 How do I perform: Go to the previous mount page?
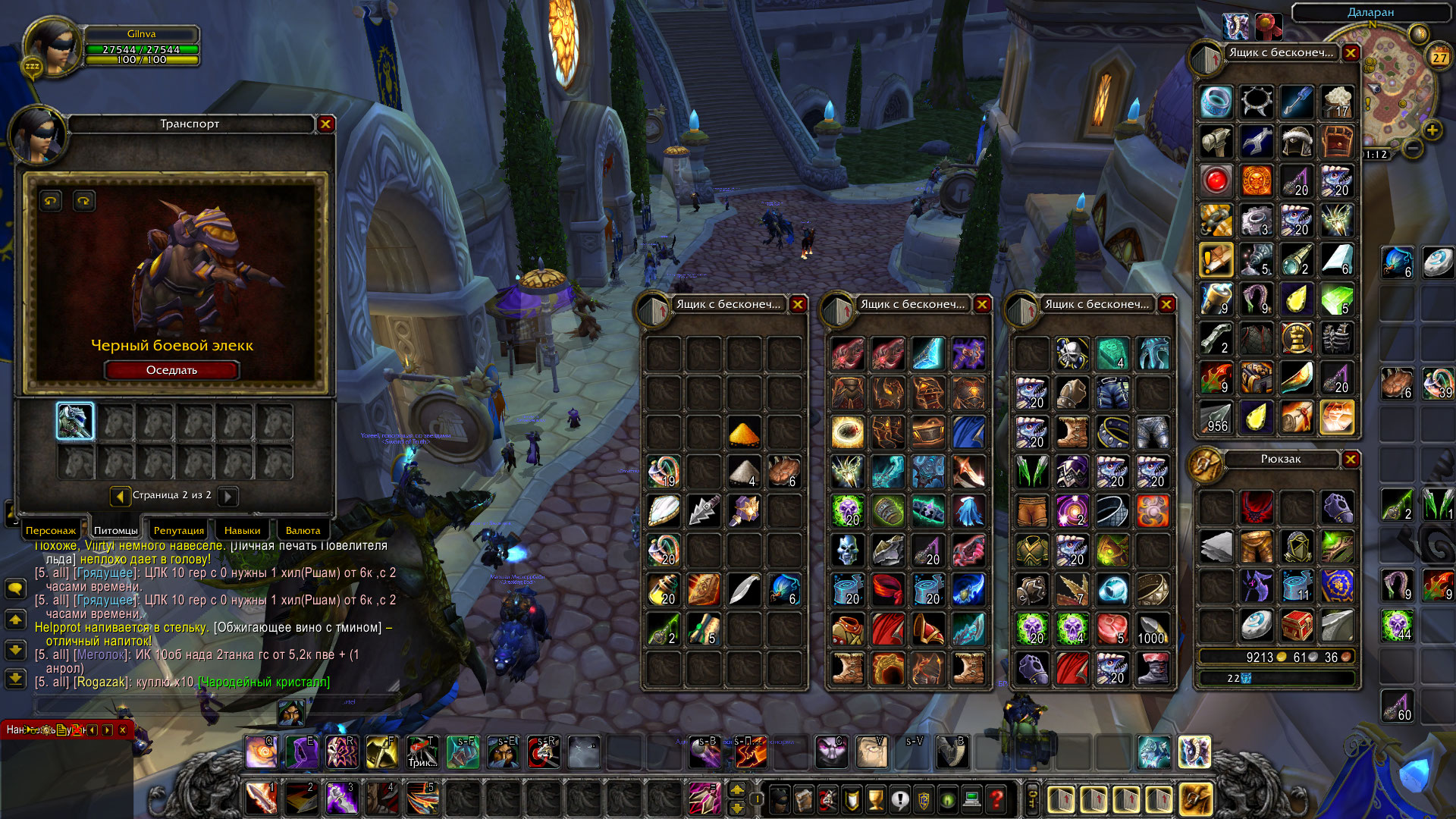point(120,496)
